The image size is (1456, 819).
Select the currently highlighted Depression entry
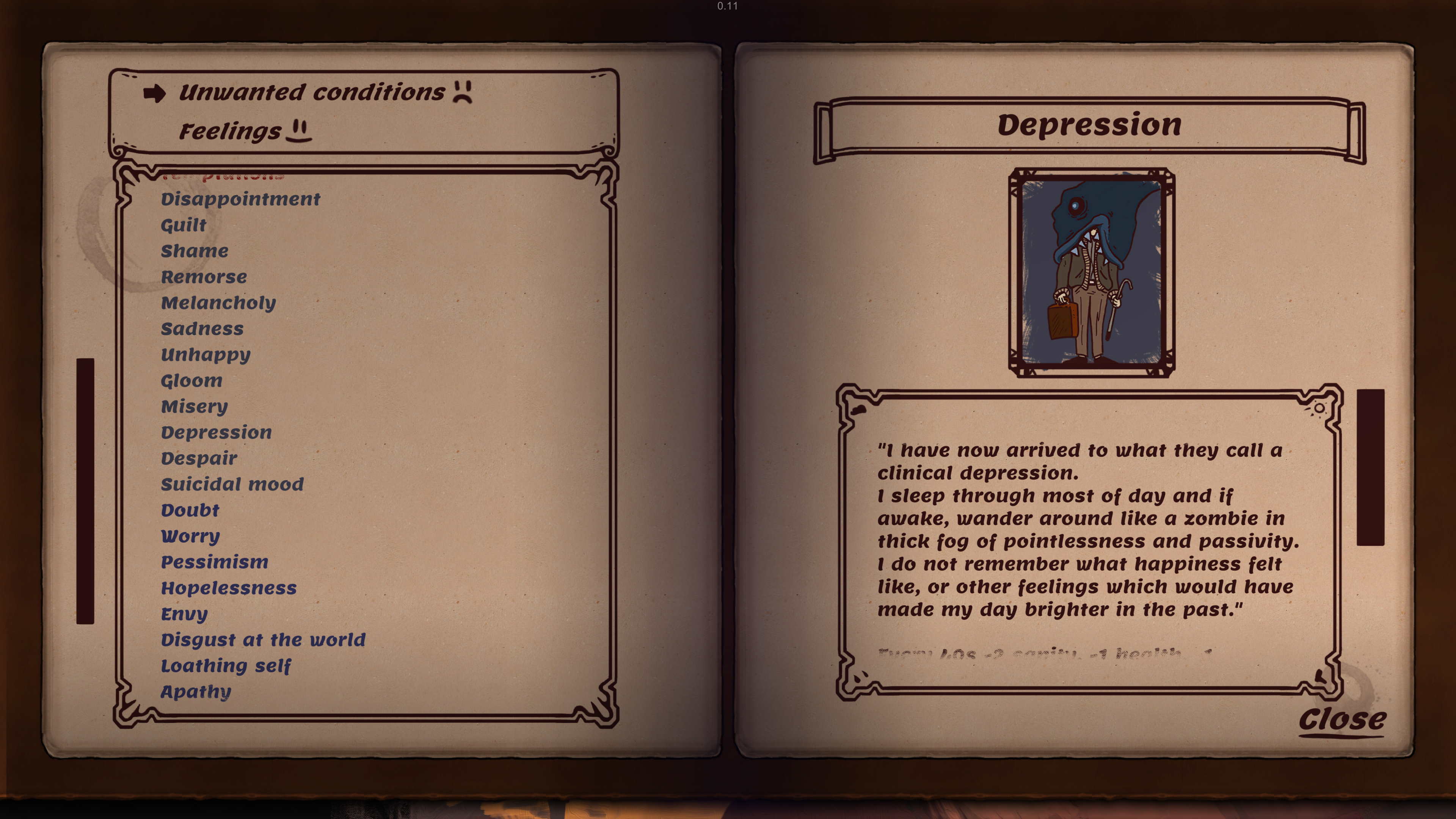pyautogui.click(x=217, y=432)
